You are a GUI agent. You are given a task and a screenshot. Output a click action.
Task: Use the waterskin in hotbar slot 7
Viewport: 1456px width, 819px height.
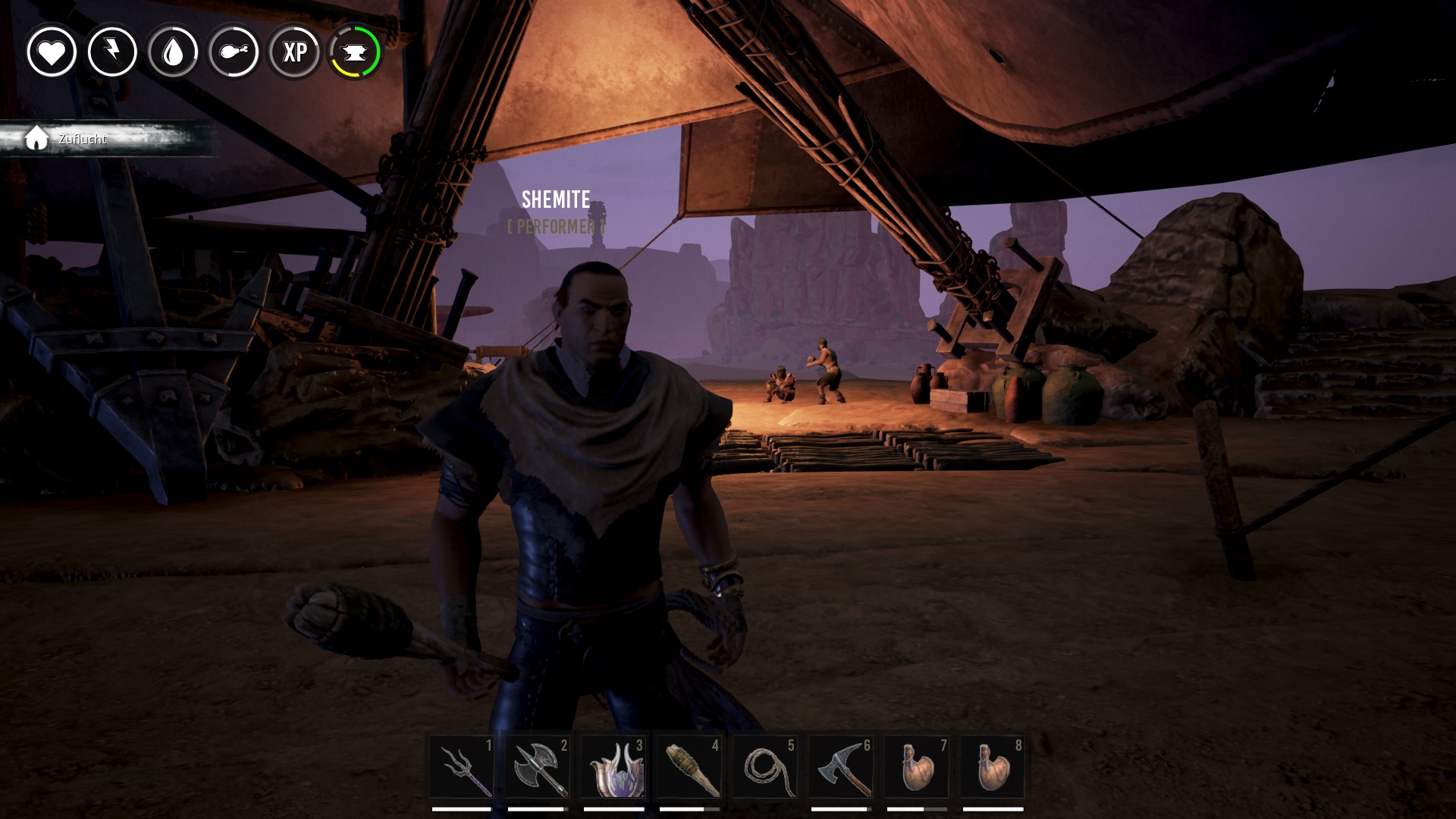(x=917, y=767)
